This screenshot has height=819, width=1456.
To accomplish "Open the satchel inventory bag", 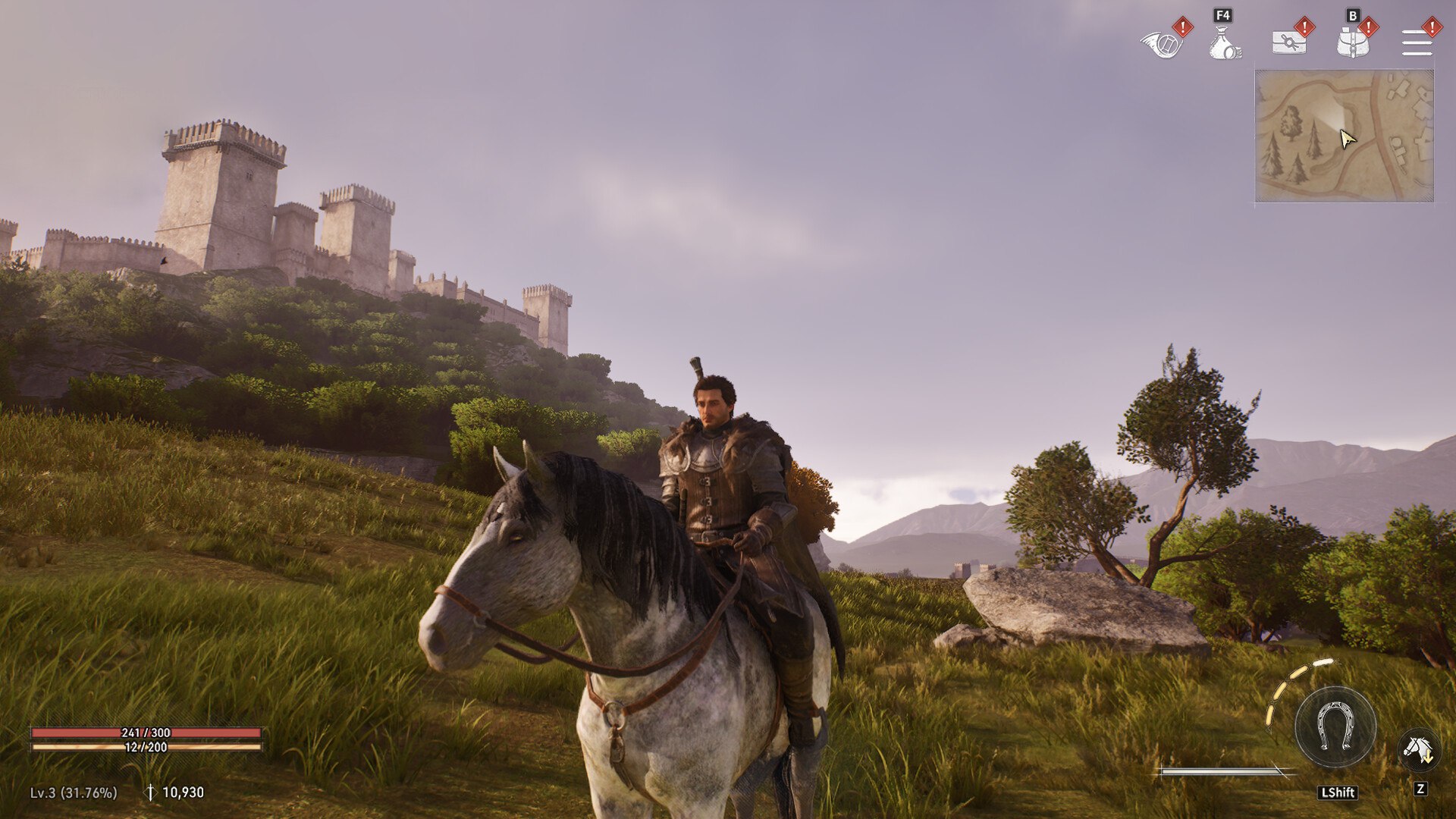I will coord(1352,43).
